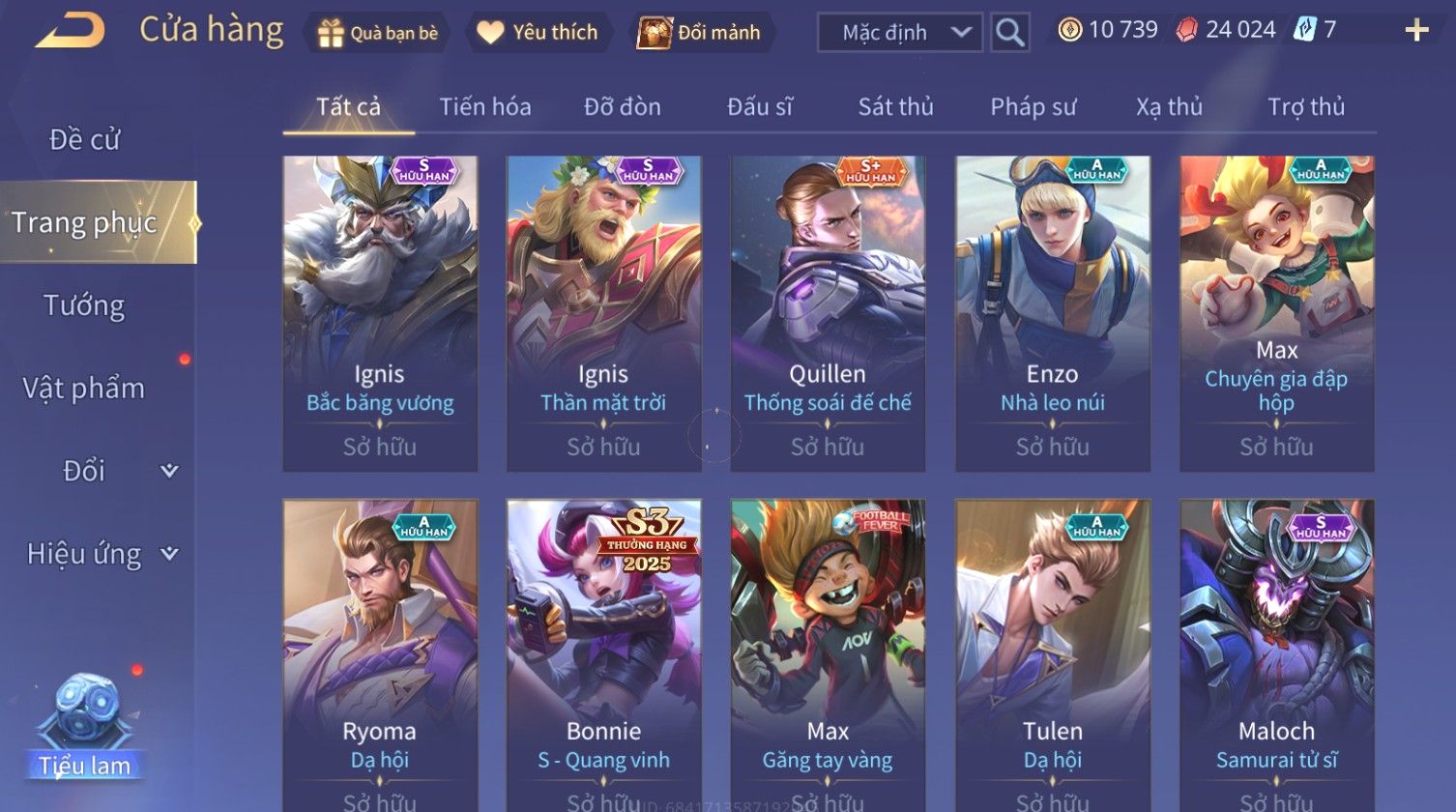Switch to the Đỡ đòn tab

point(622,107)
